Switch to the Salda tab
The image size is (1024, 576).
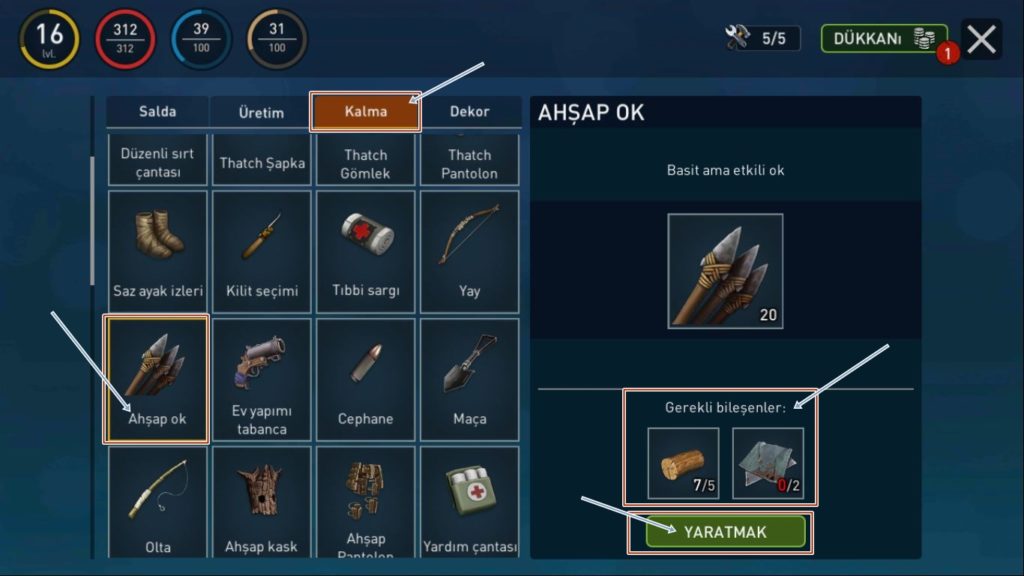[158, 111]
